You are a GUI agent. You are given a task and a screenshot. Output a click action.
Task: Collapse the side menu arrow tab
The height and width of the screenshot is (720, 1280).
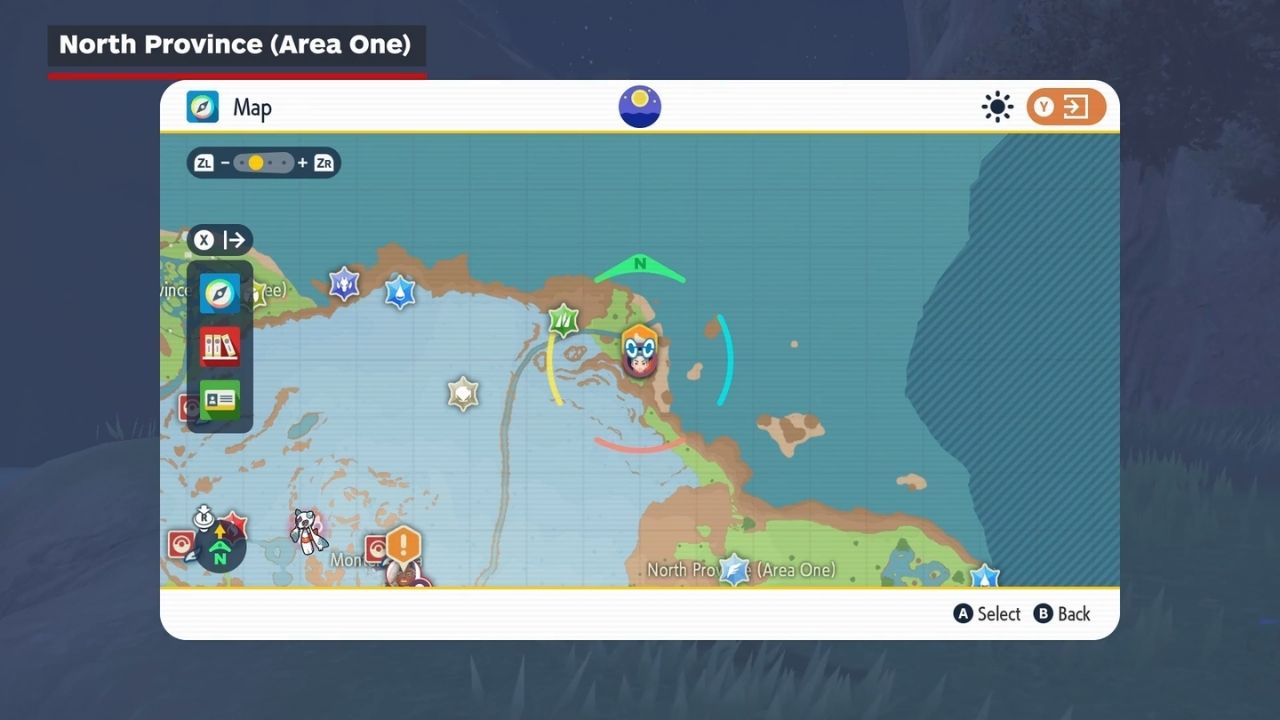(220, 240)
